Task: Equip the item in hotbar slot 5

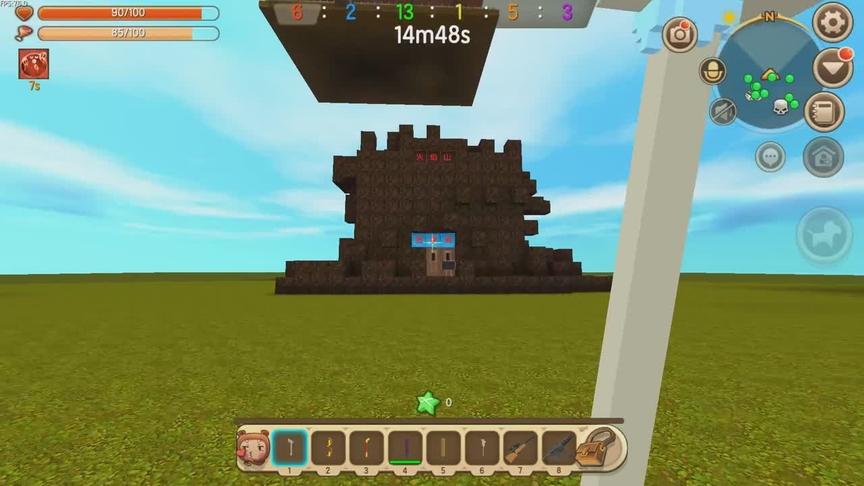Action: (x=443, y=448)
